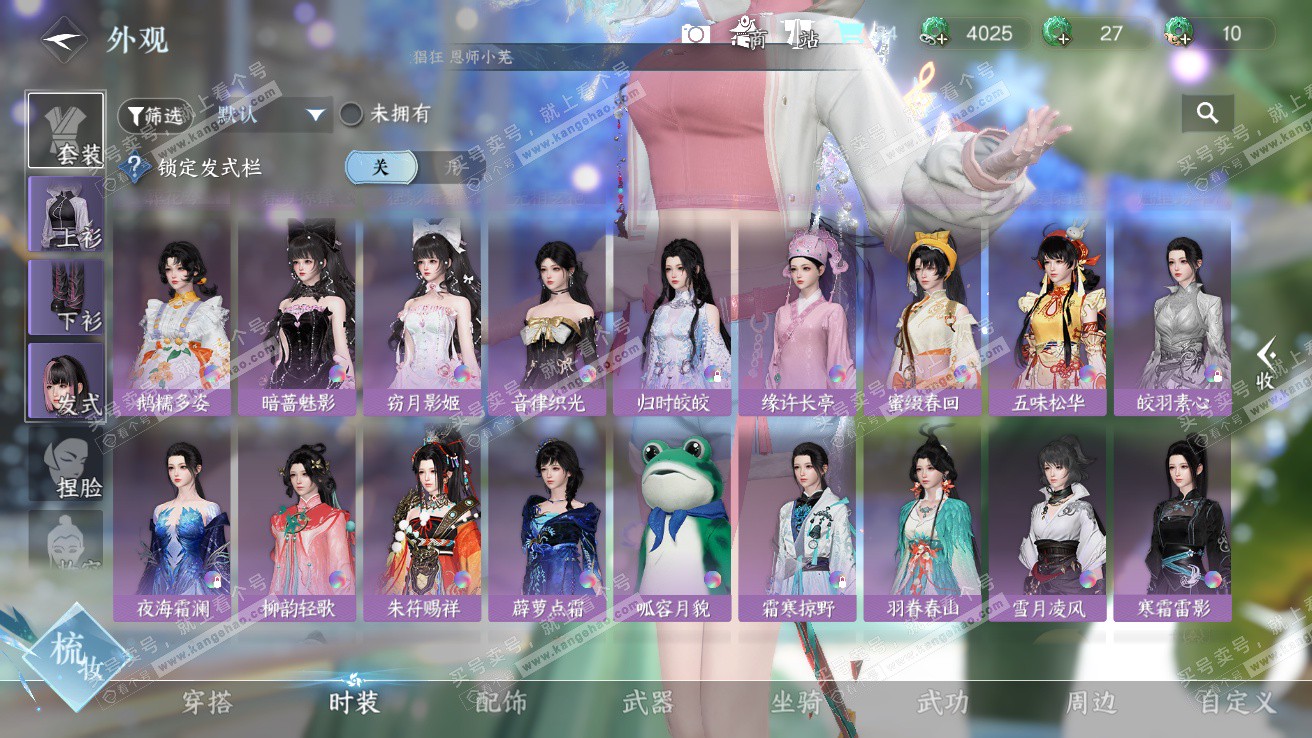Open the 发式 hairstyle category

[66, 380]
